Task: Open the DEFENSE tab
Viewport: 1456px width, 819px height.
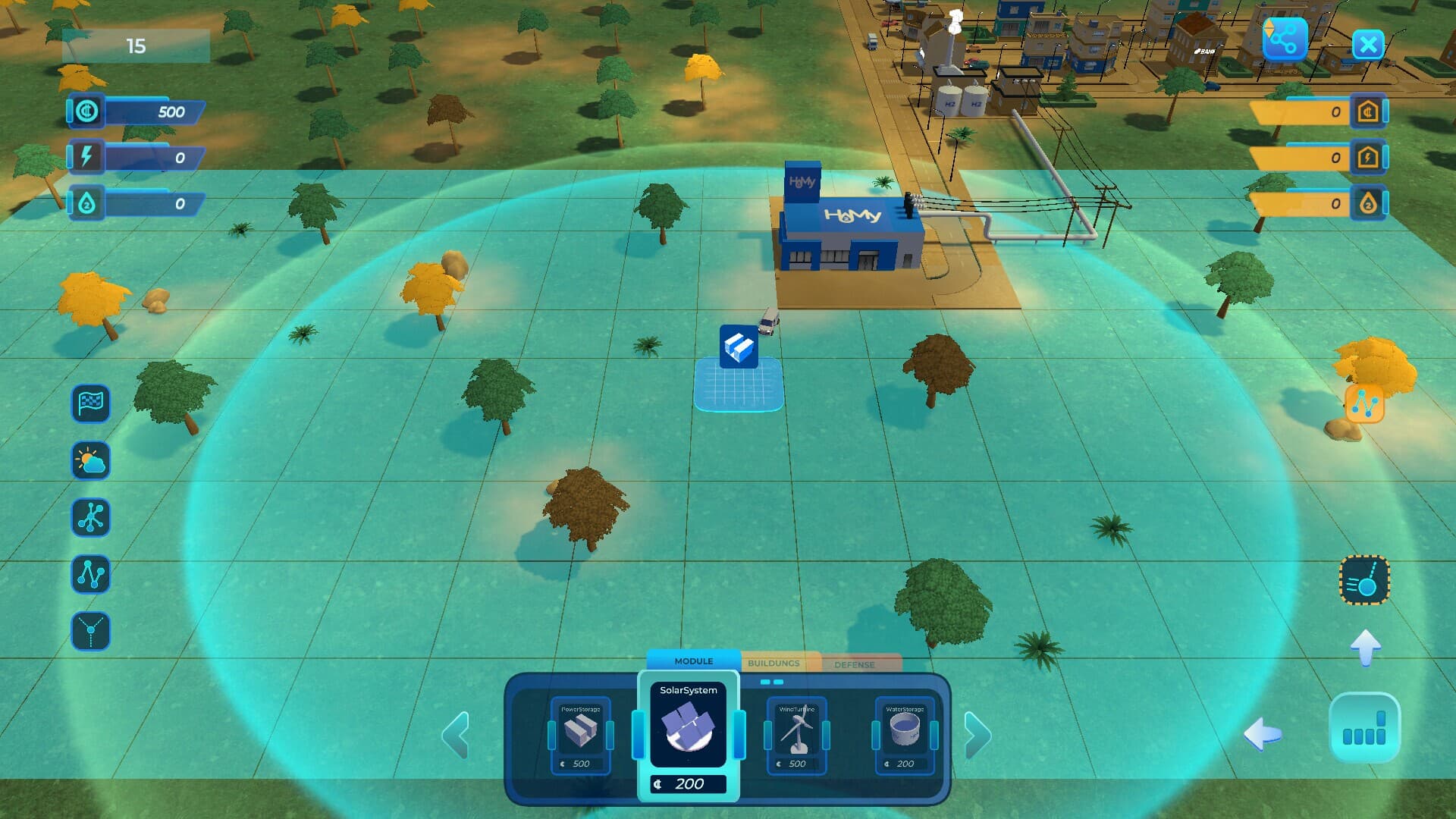Action: click(855, 664)
